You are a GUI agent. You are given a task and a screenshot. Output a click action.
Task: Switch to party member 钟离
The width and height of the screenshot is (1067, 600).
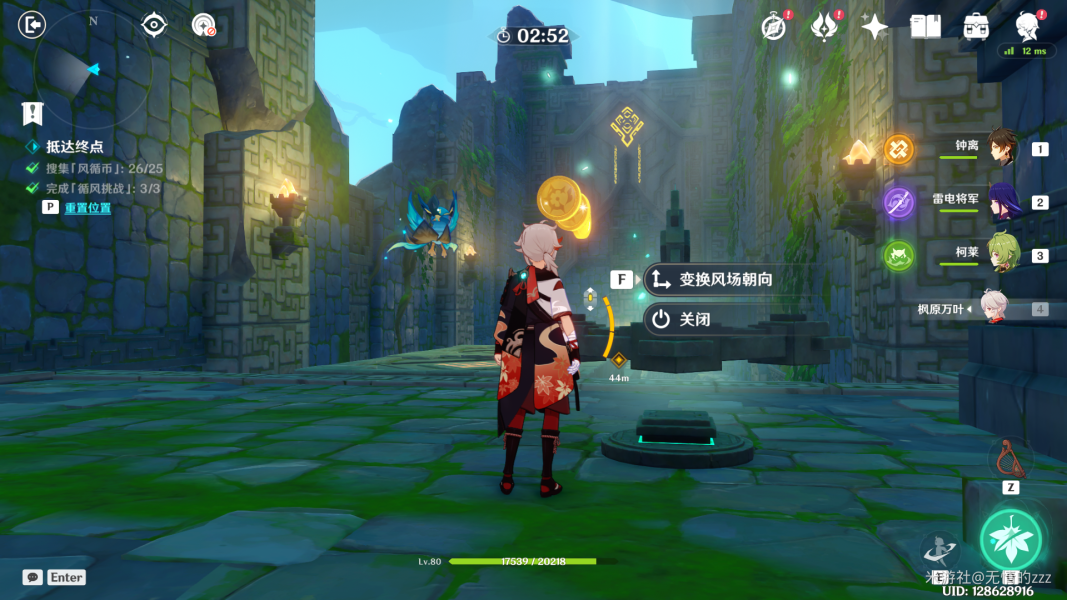[1003, 148]
